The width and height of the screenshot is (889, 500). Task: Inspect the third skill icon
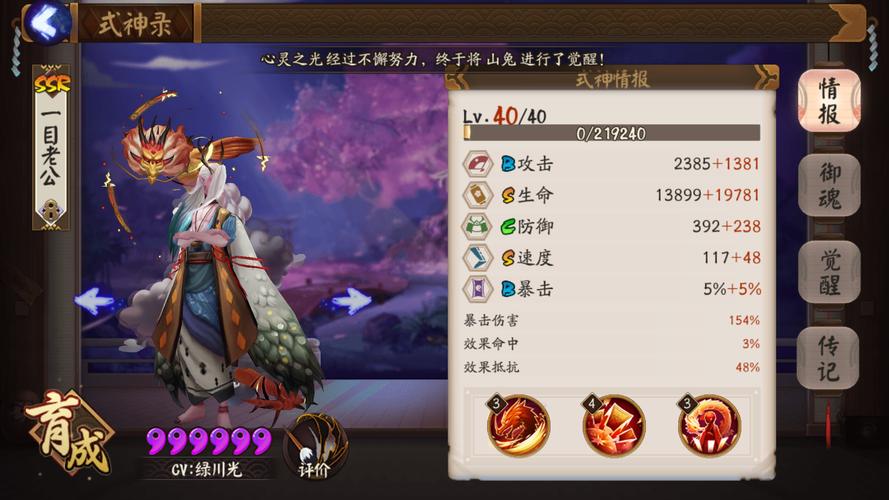tap(709, 425)
